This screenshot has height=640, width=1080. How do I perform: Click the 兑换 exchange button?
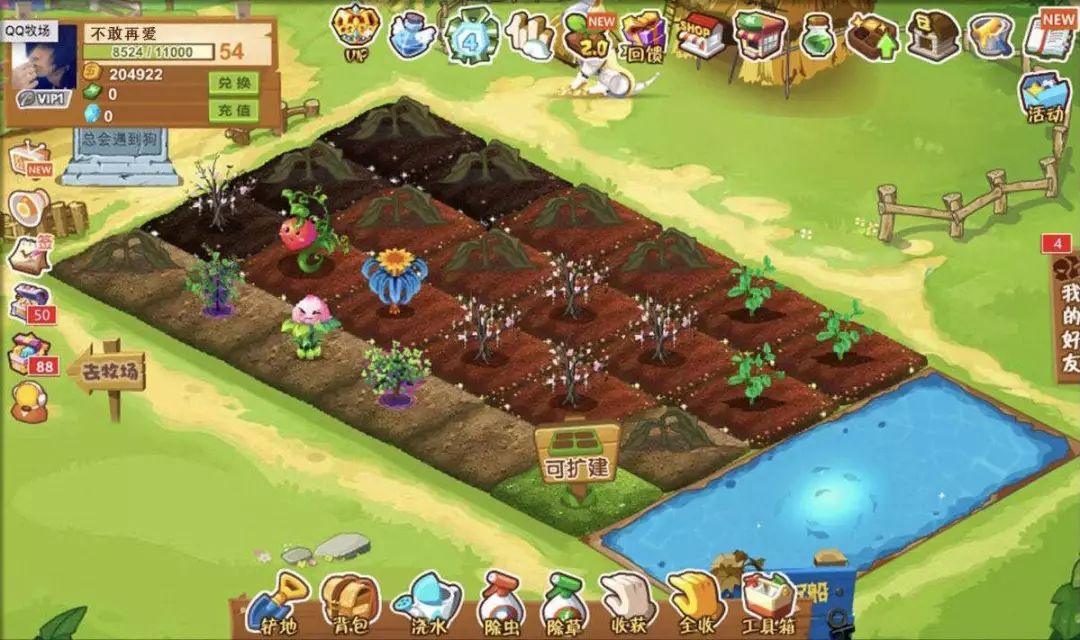click(233, 83)
